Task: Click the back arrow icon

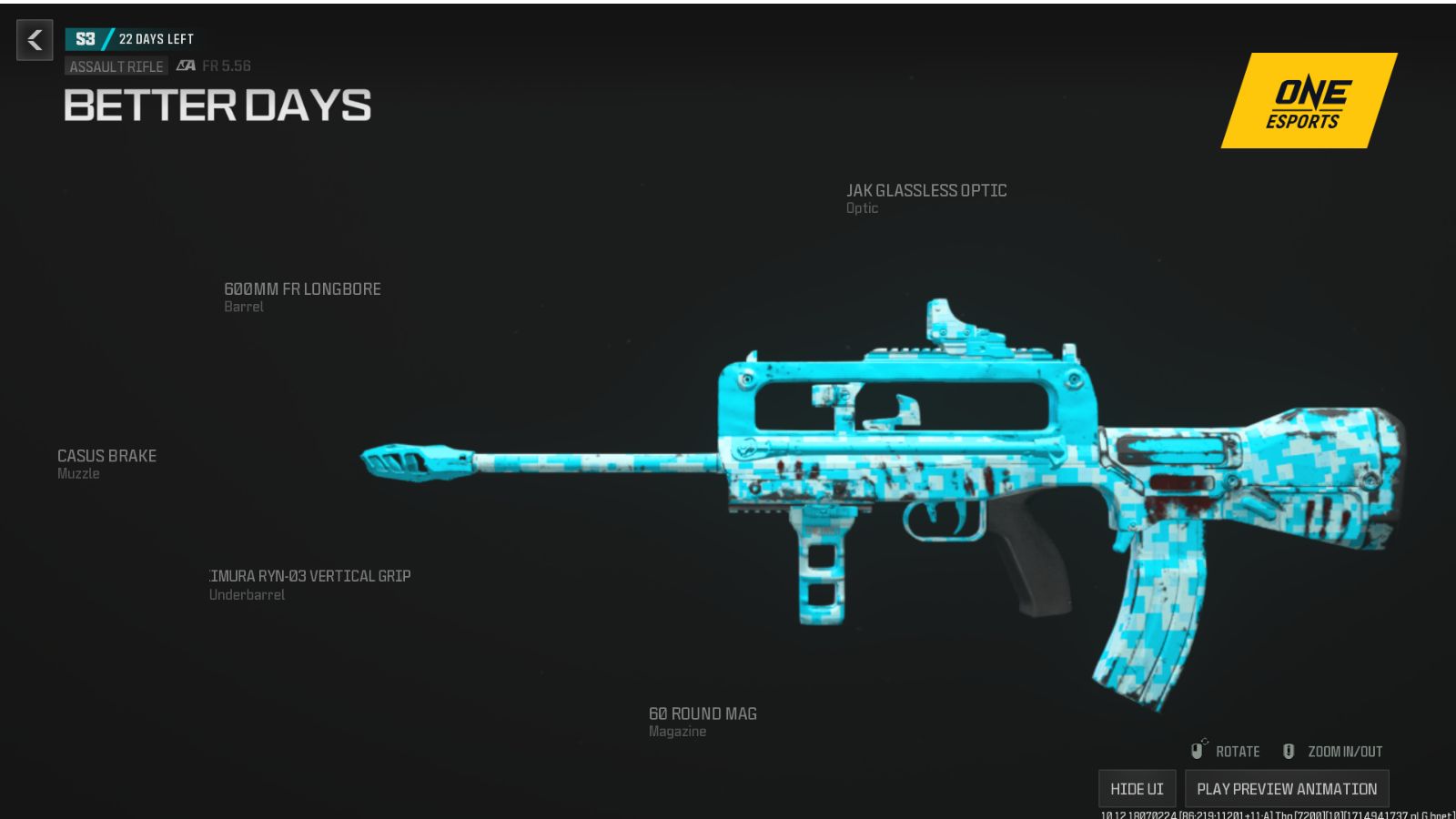Action: [34, 40]
